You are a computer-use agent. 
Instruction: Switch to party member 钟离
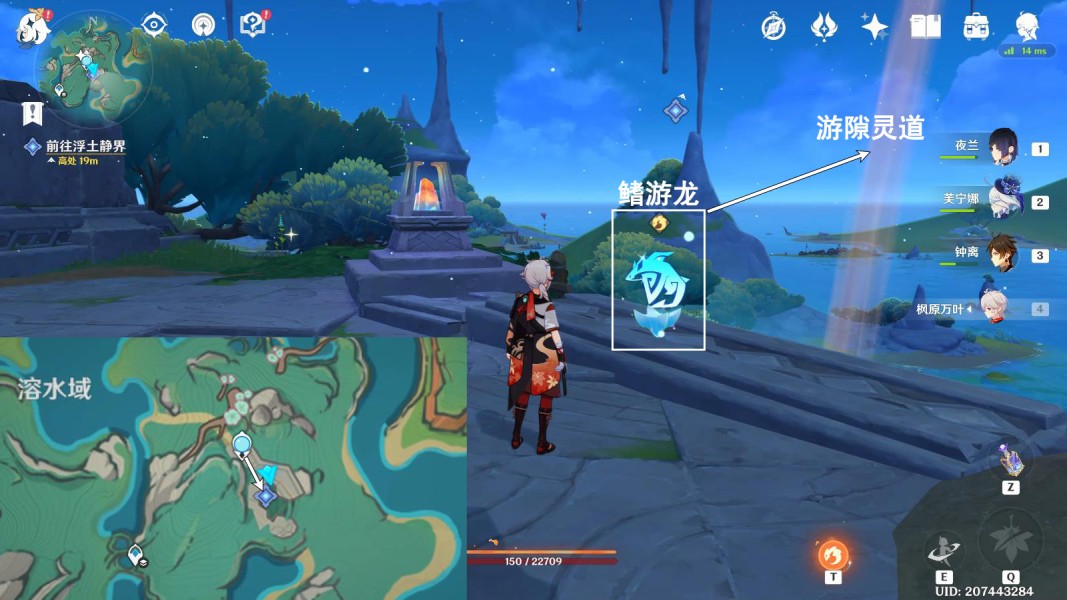click(1003, 254)
